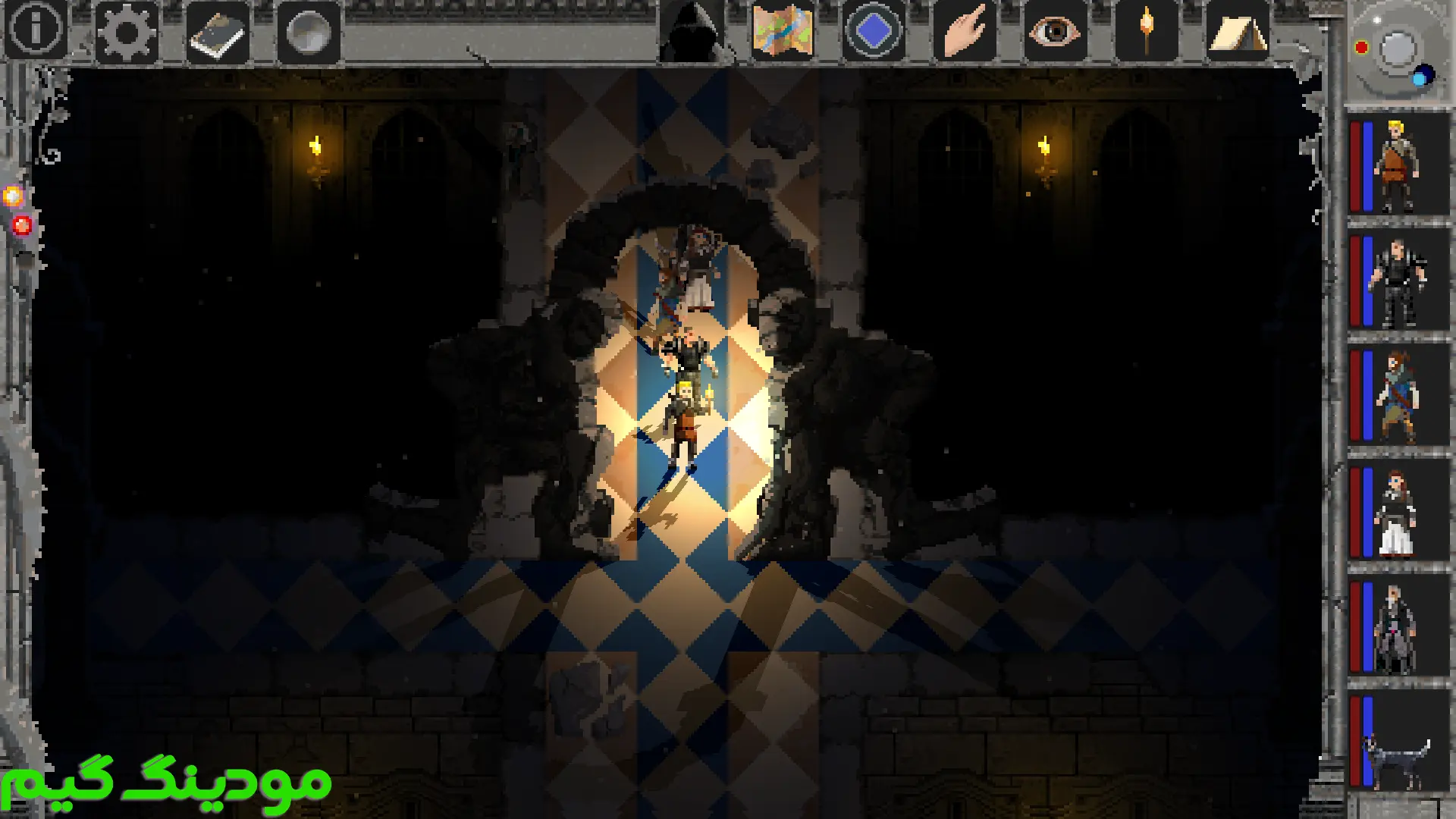
Task: Set up camp with tent icon
Action: point(1237,33)
